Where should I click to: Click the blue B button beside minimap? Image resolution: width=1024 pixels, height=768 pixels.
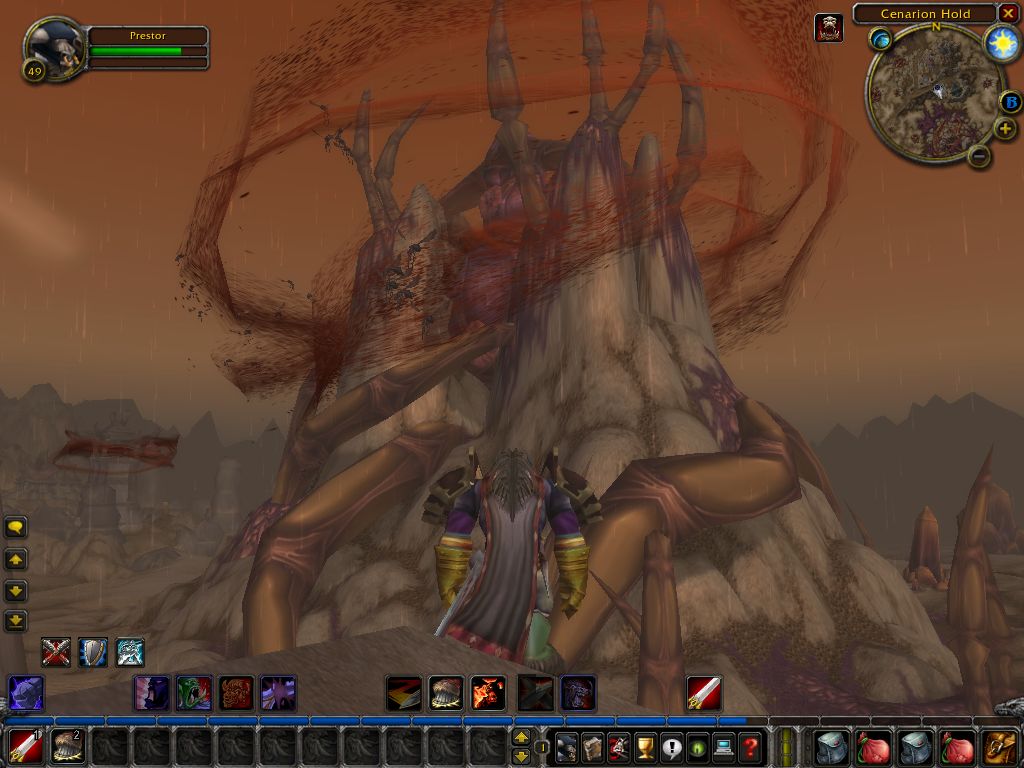click(1010, 102)
